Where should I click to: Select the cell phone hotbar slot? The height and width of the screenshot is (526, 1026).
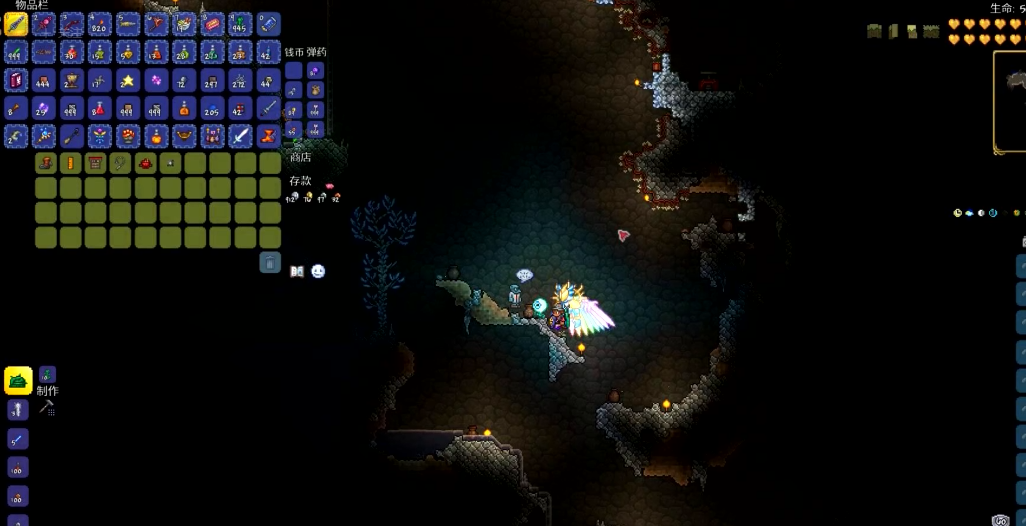(268, 24)
